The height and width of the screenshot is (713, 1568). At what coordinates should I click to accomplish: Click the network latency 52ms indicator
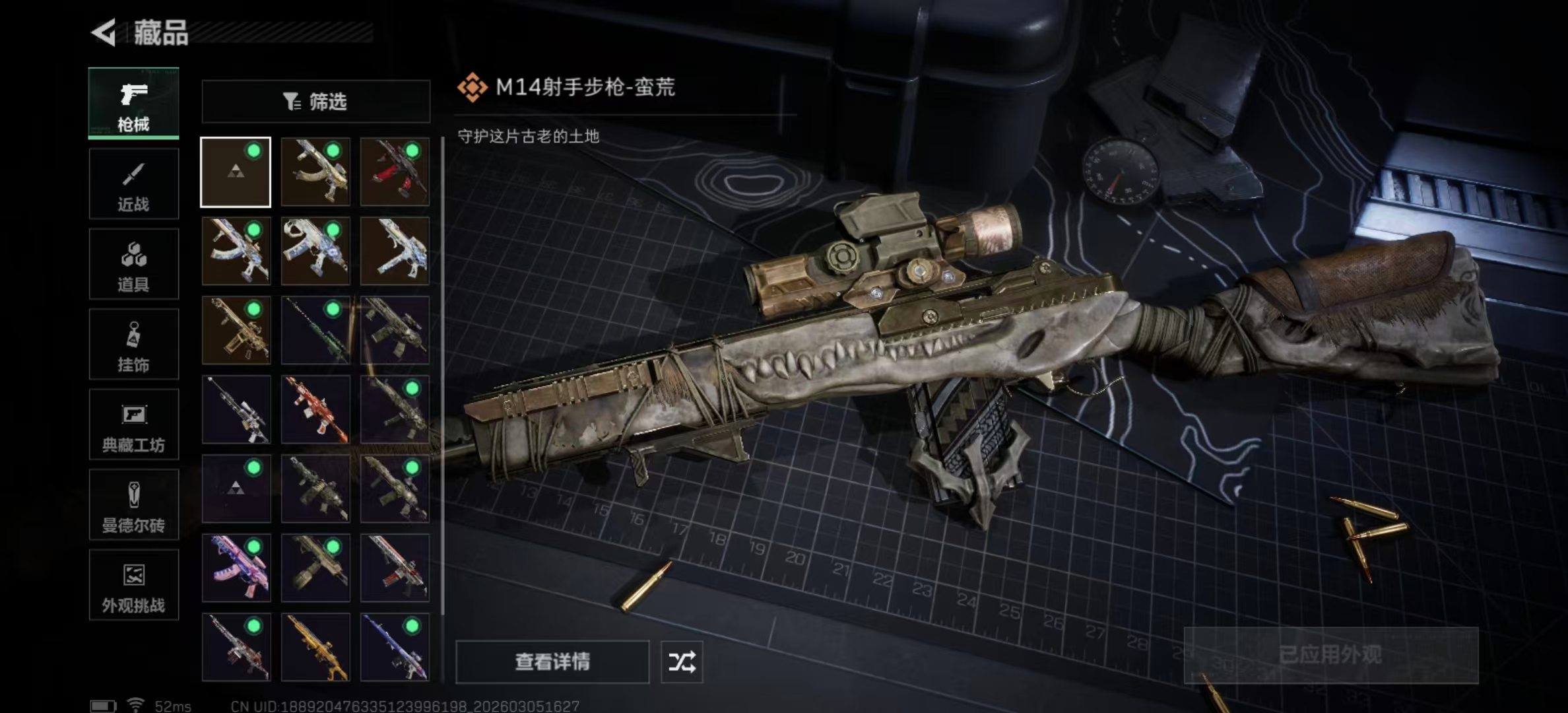[172, 705]
